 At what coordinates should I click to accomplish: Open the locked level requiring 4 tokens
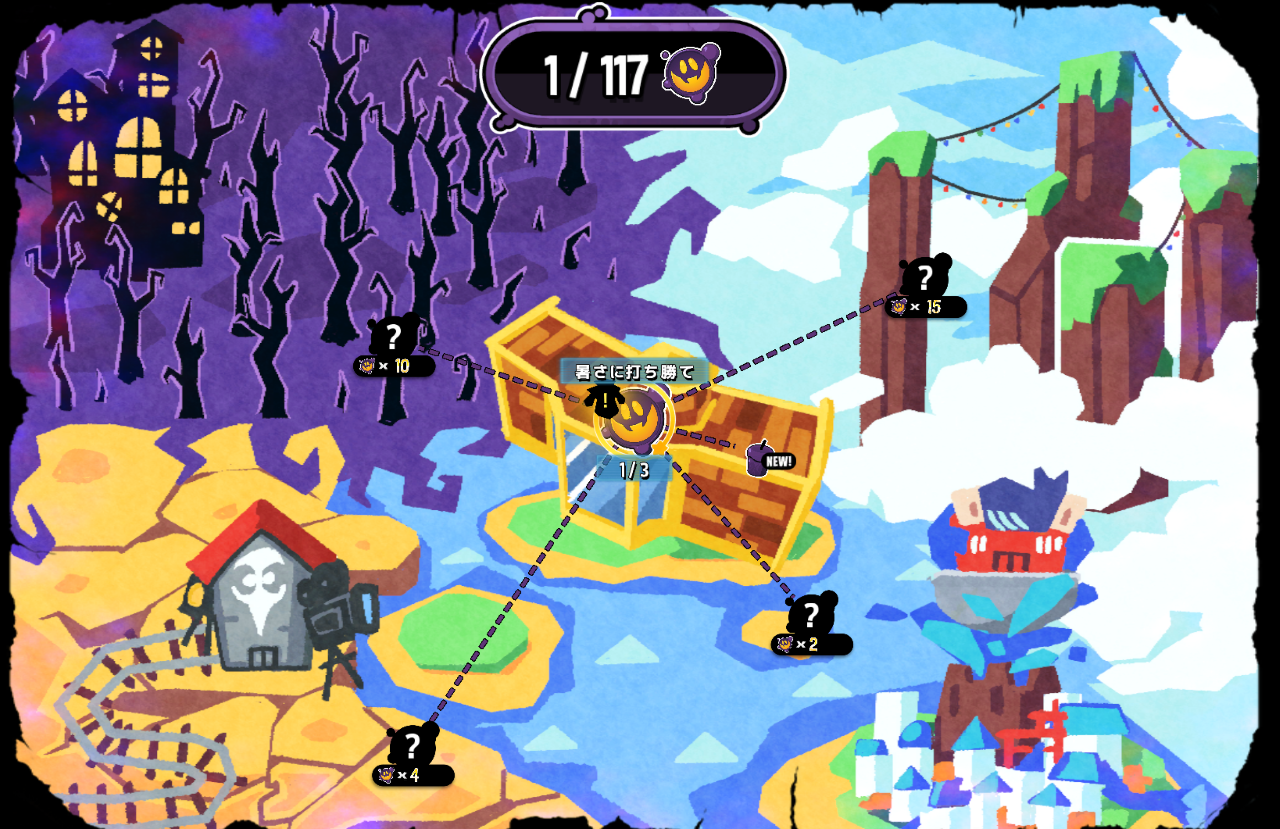tap(412, 745)
